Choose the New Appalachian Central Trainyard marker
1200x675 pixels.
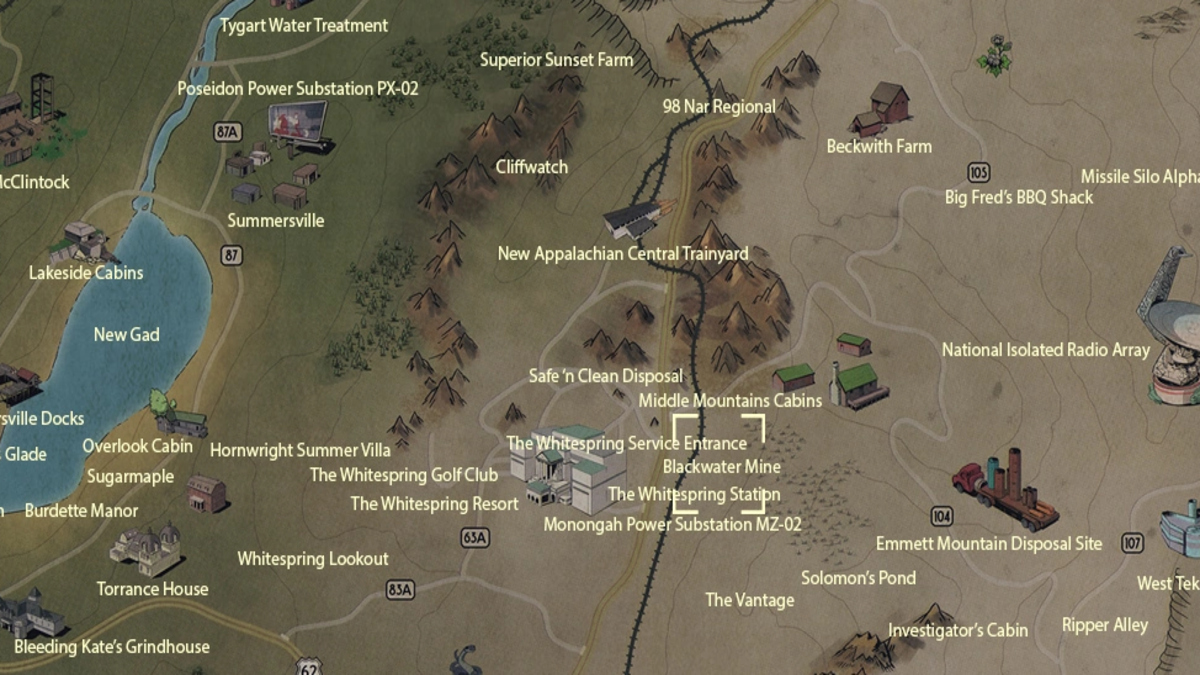(638, 217)
